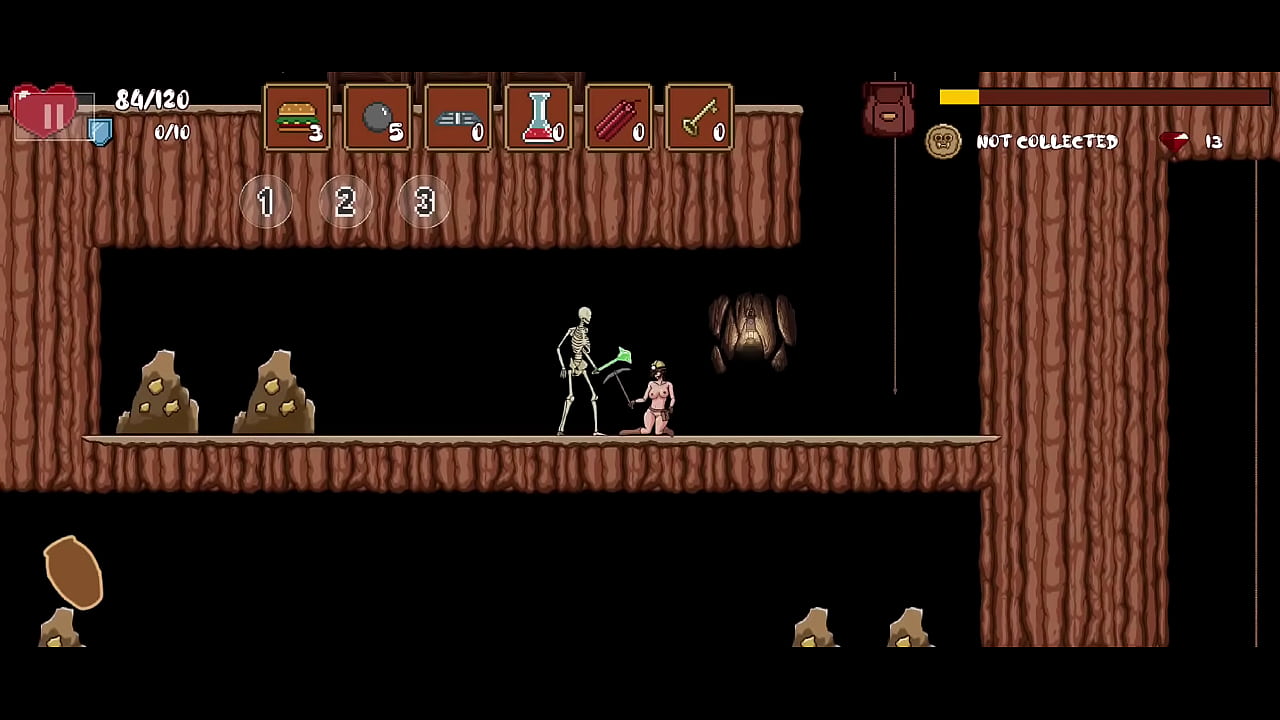Image resolution: width=1280 pixels, height=720 pixels.
Task: Tap the round button labeled 2
Action: coord(345,202)
